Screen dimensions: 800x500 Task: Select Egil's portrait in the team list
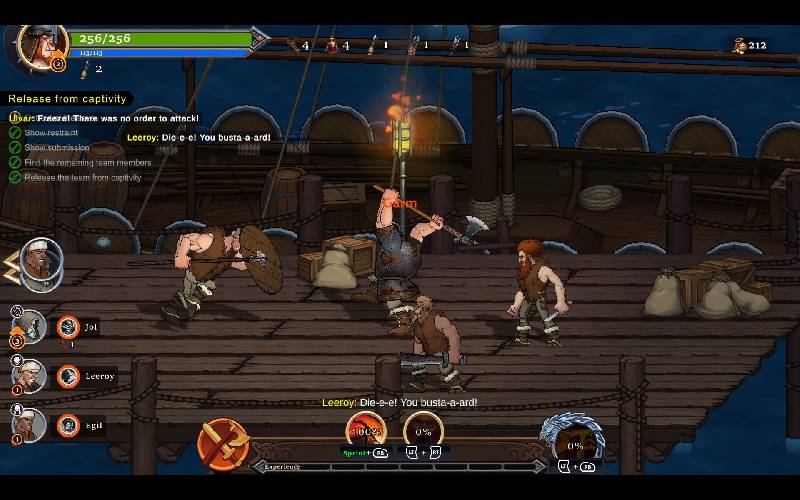click(30, 425)
